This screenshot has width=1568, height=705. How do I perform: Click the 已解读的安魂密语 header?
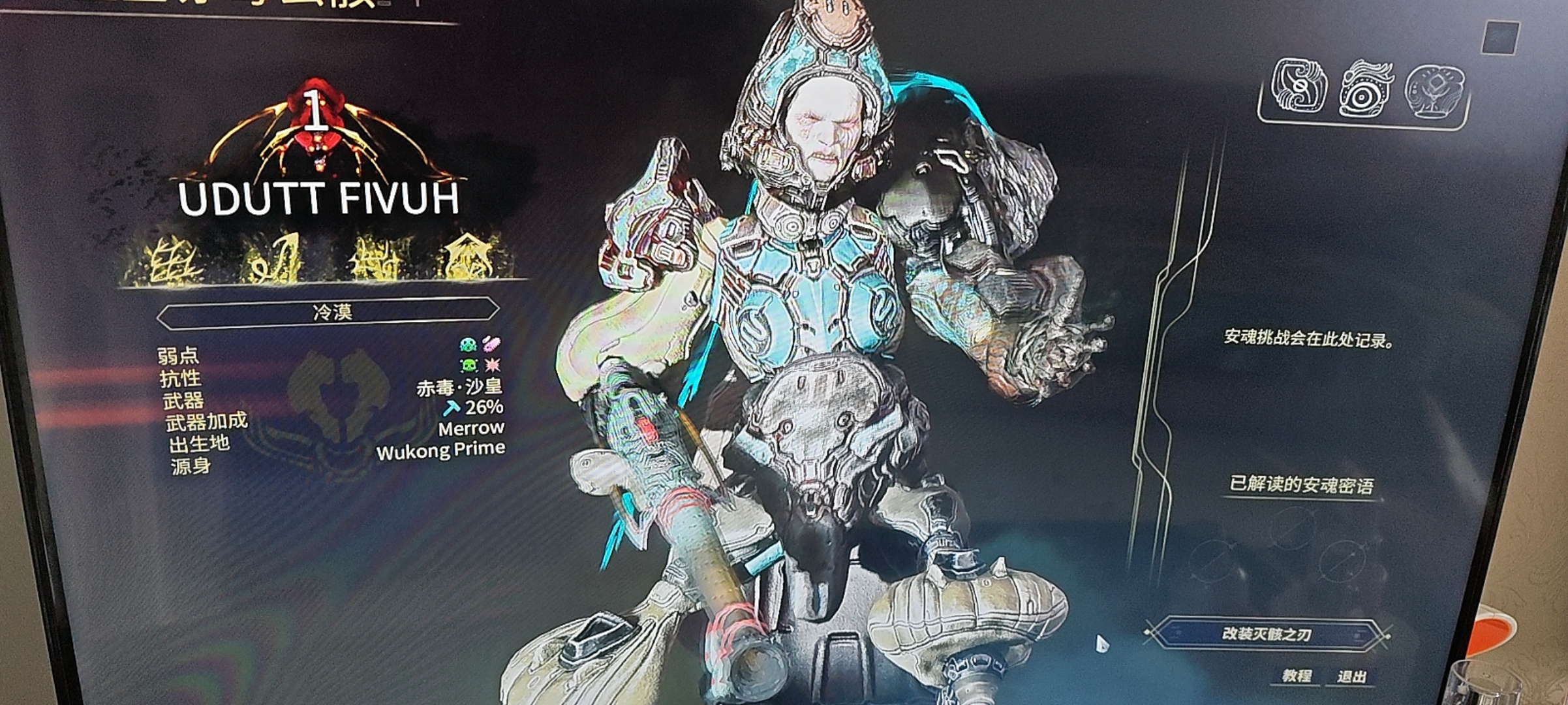click(x=1301, y=484)
